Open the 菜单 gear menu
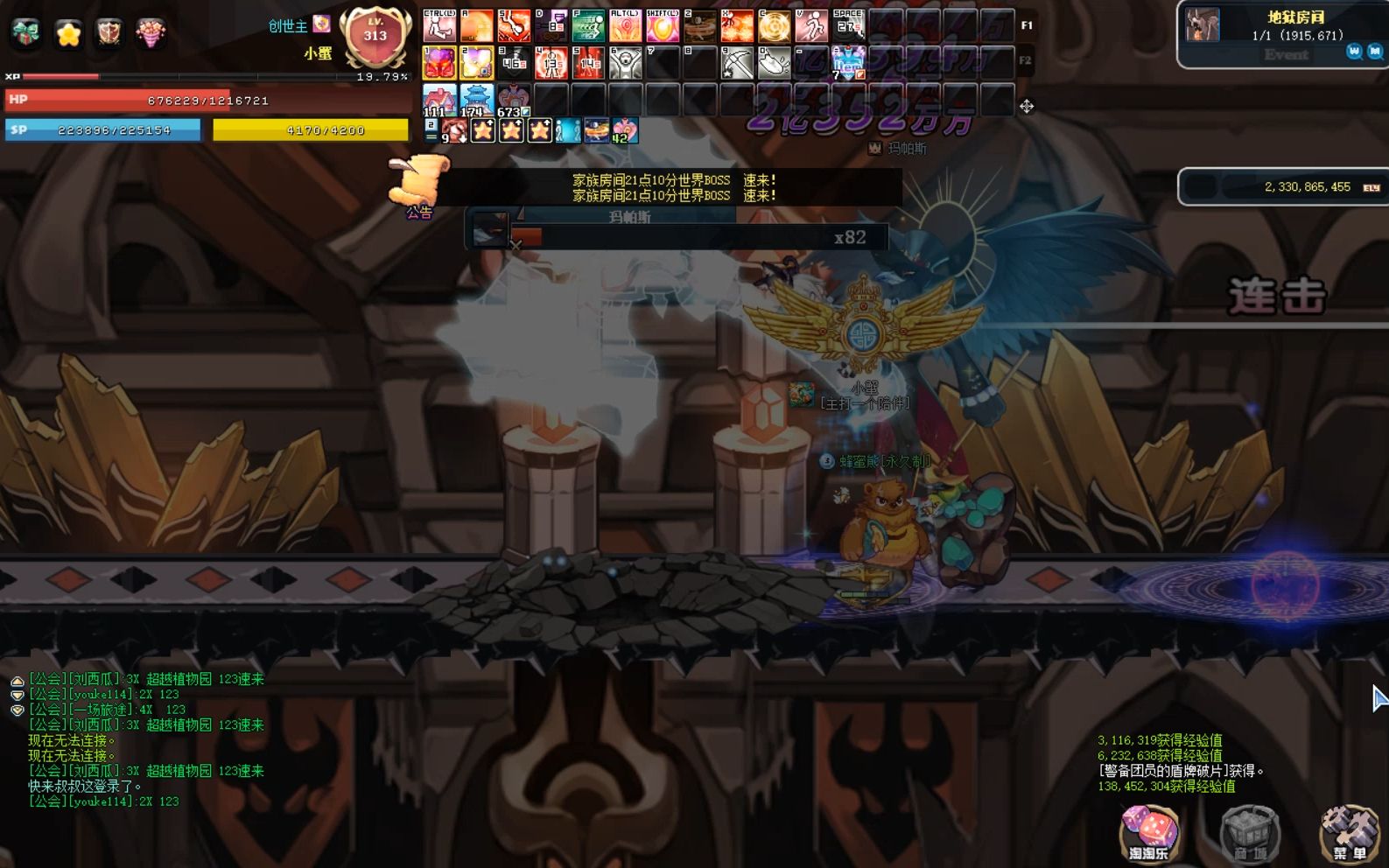The height and width of the screenshot is (868, 1389). (1350, 832)
